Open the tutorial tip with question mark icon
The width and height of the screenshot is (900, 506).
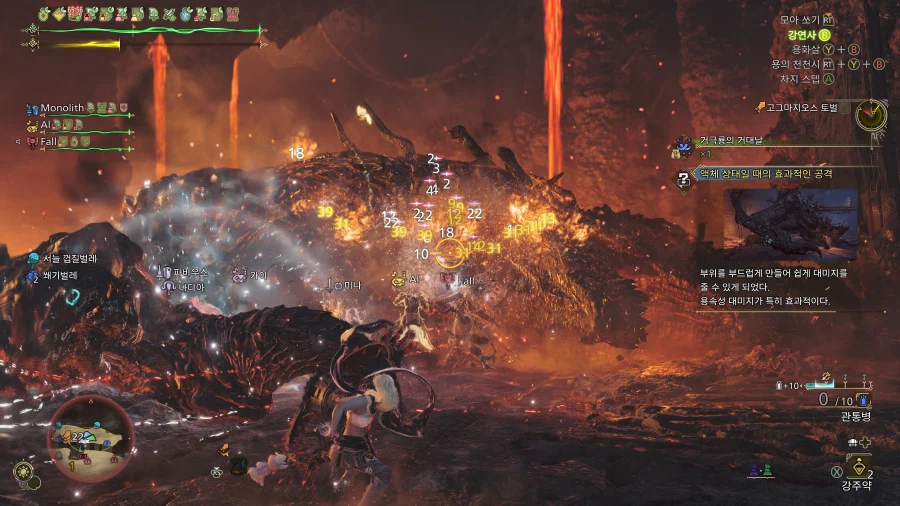(684, 180)
